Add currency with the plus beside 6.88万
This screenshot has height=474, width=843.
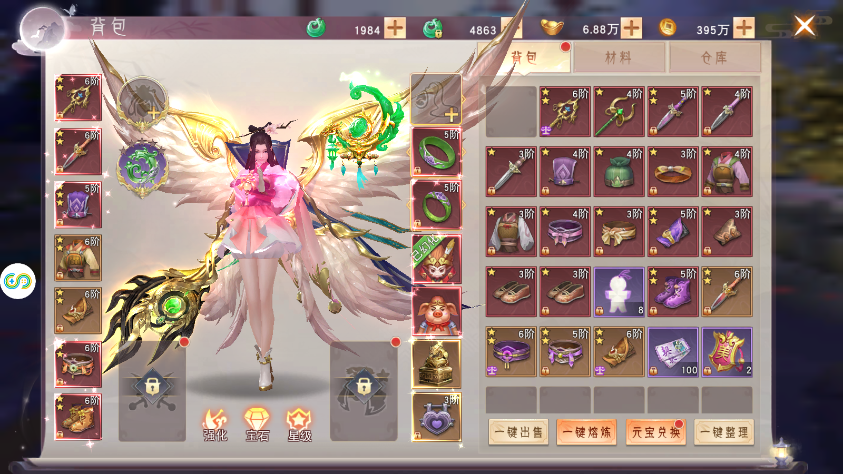[631, 28]
